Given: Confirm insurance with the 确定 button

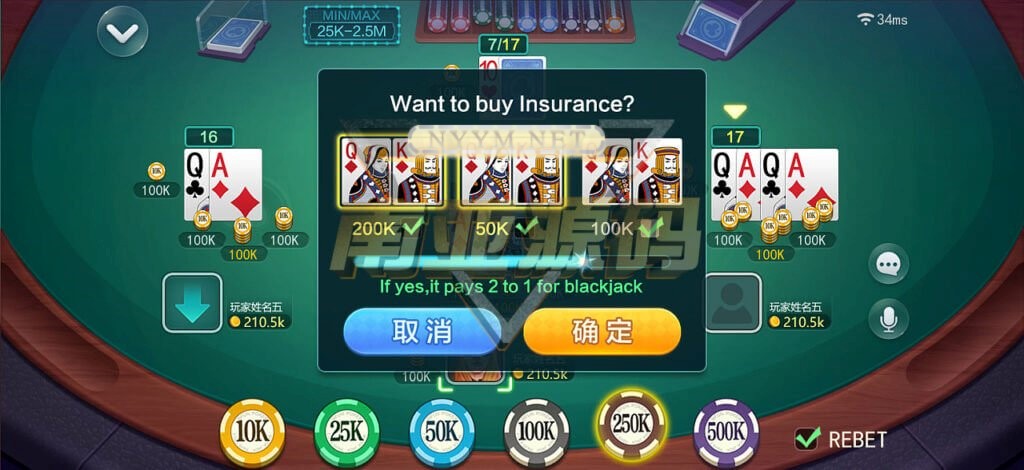Looking at the screenshot, I should [601, 331].
